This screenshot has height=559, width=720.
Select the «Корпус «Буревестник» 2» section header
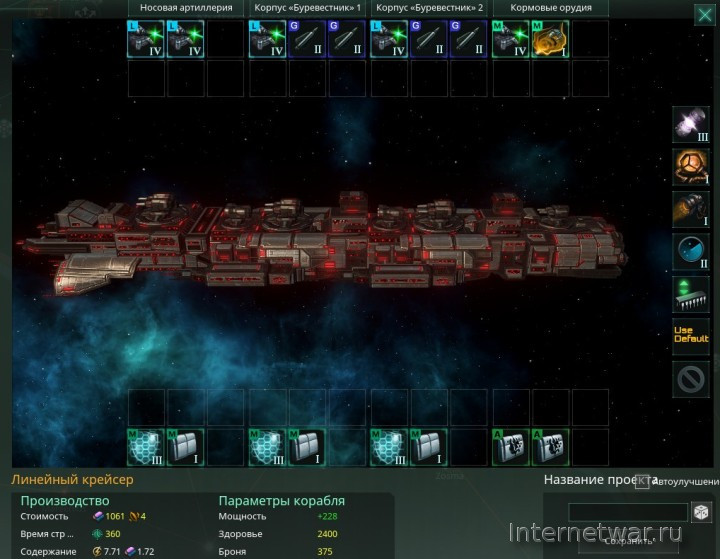[x=430, y=8]
